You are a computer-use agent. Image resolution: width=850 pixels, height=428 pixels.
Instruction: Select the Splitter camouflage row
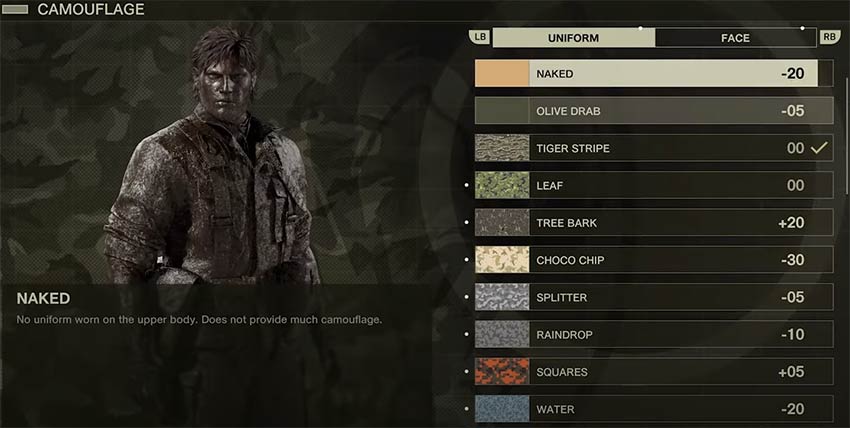pos(653,297)
